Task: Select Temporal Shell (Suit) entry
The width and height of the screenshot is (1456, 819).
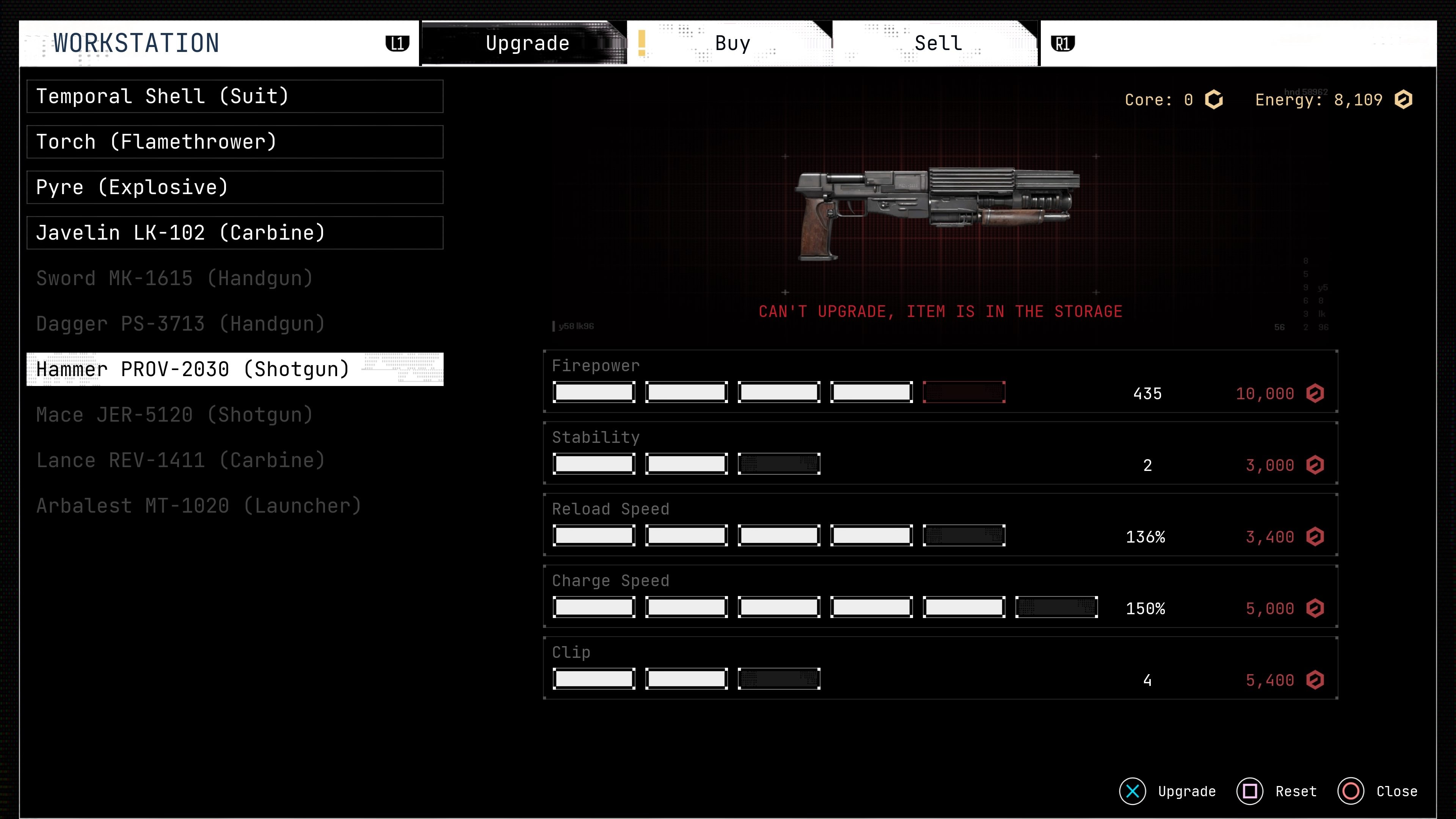Action: pos(235,97)
